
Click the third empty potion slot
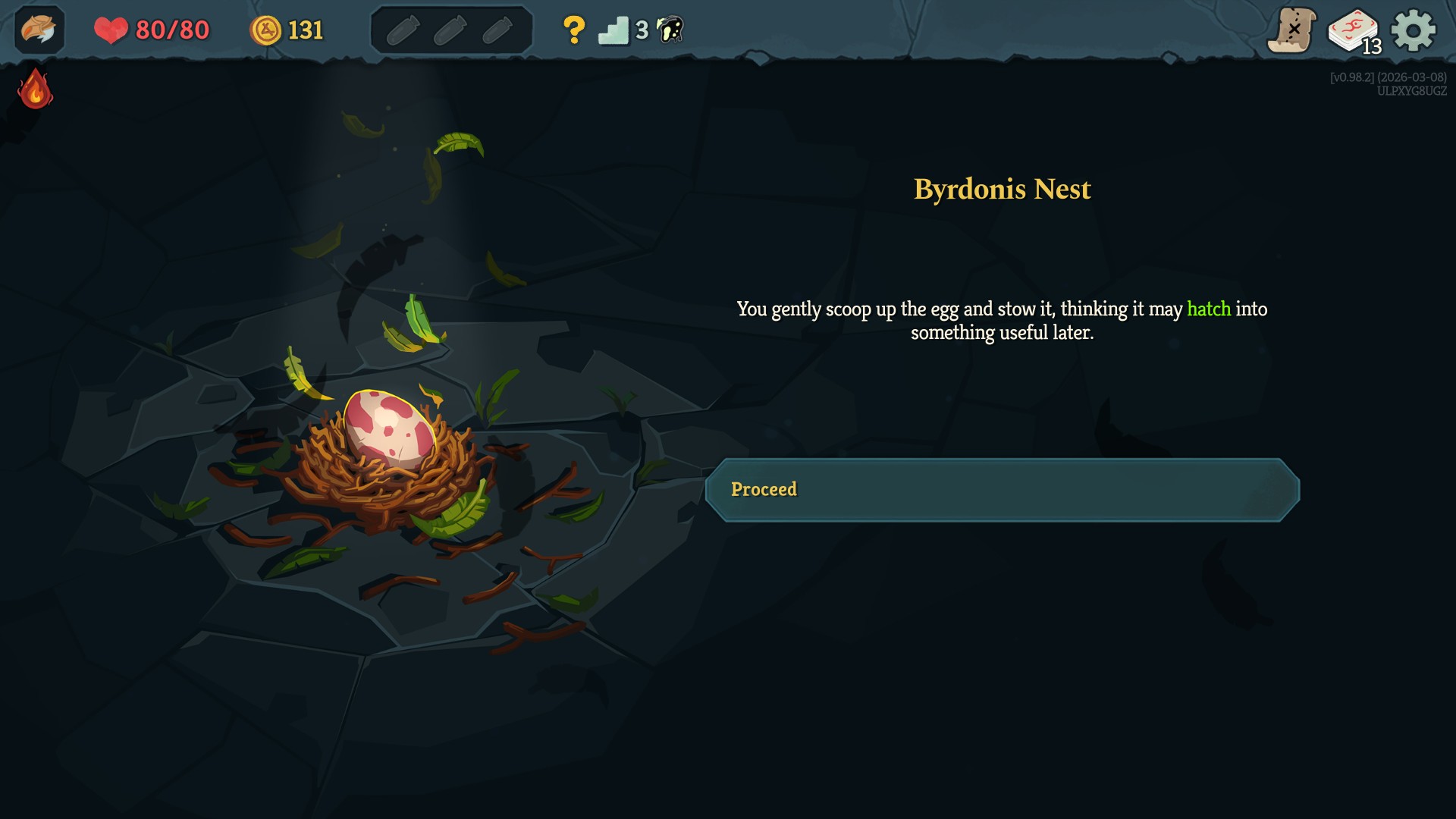(498, 30)
